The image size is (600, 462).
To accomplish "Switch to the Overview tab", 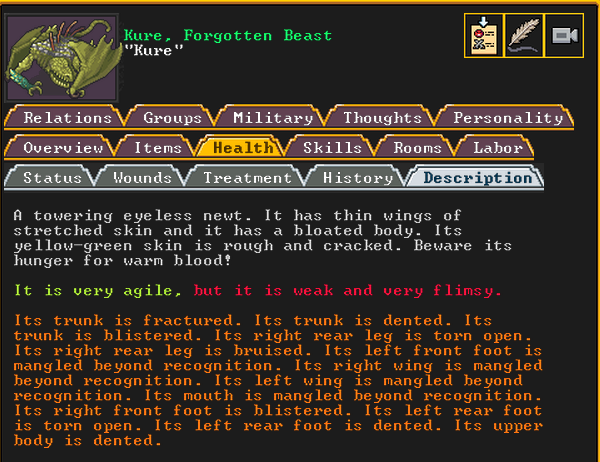I will 63,148.
